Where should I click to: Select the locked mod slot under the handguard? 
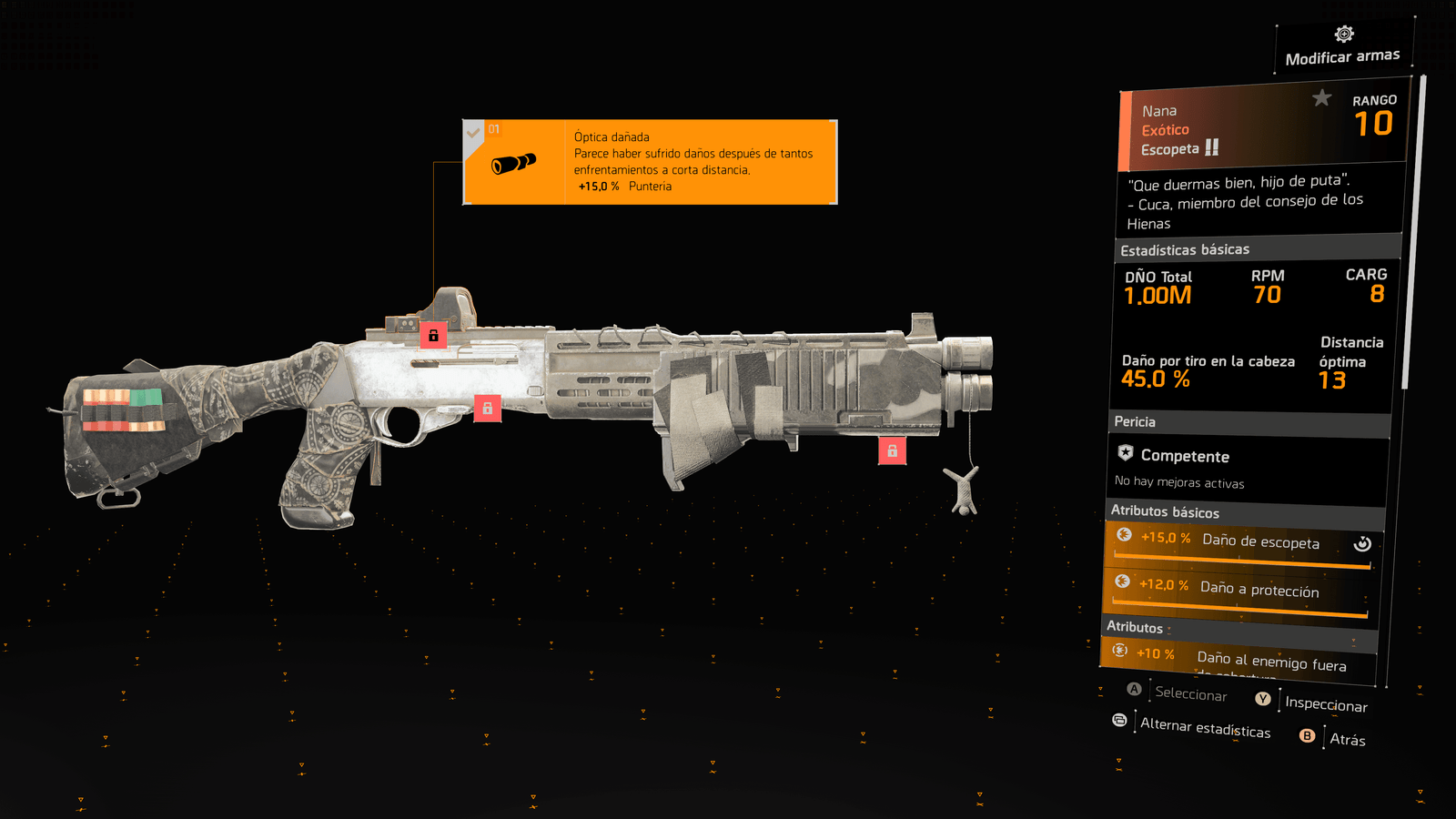click(x=892, y=450)
